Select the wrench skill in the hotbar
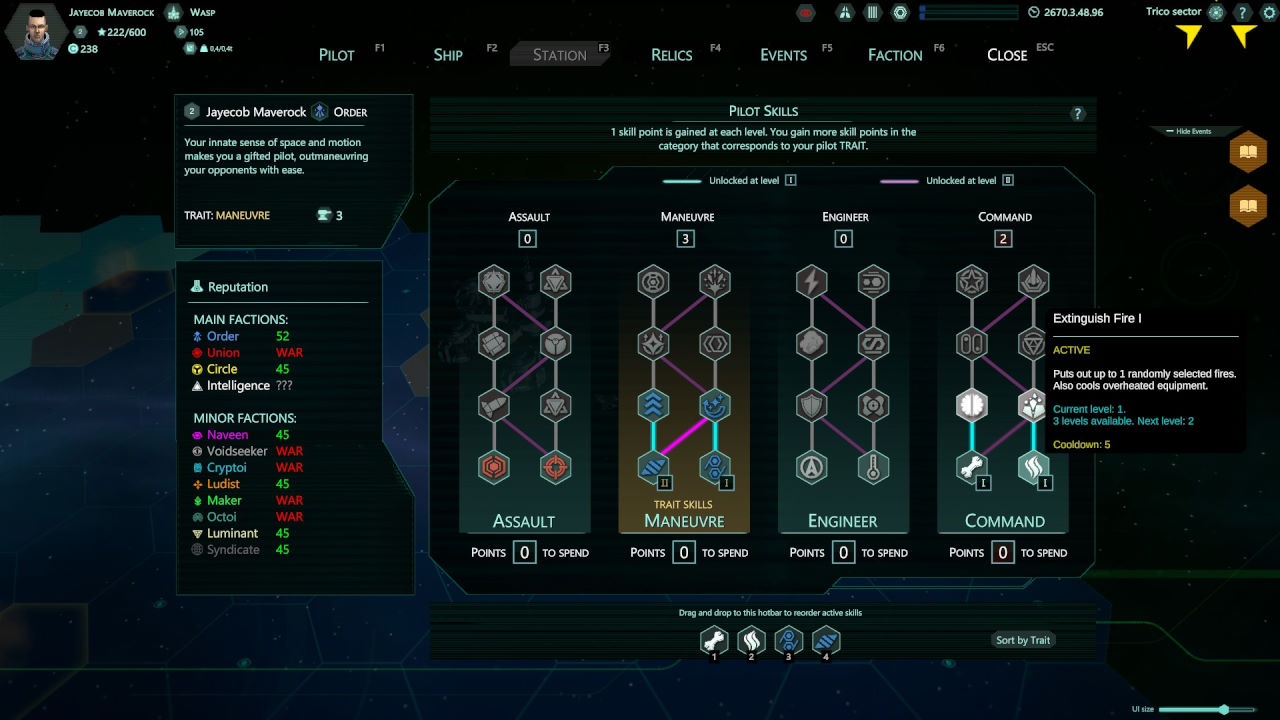The width and height of the screenshot is (1280, 720). click(x=714, y=640)
